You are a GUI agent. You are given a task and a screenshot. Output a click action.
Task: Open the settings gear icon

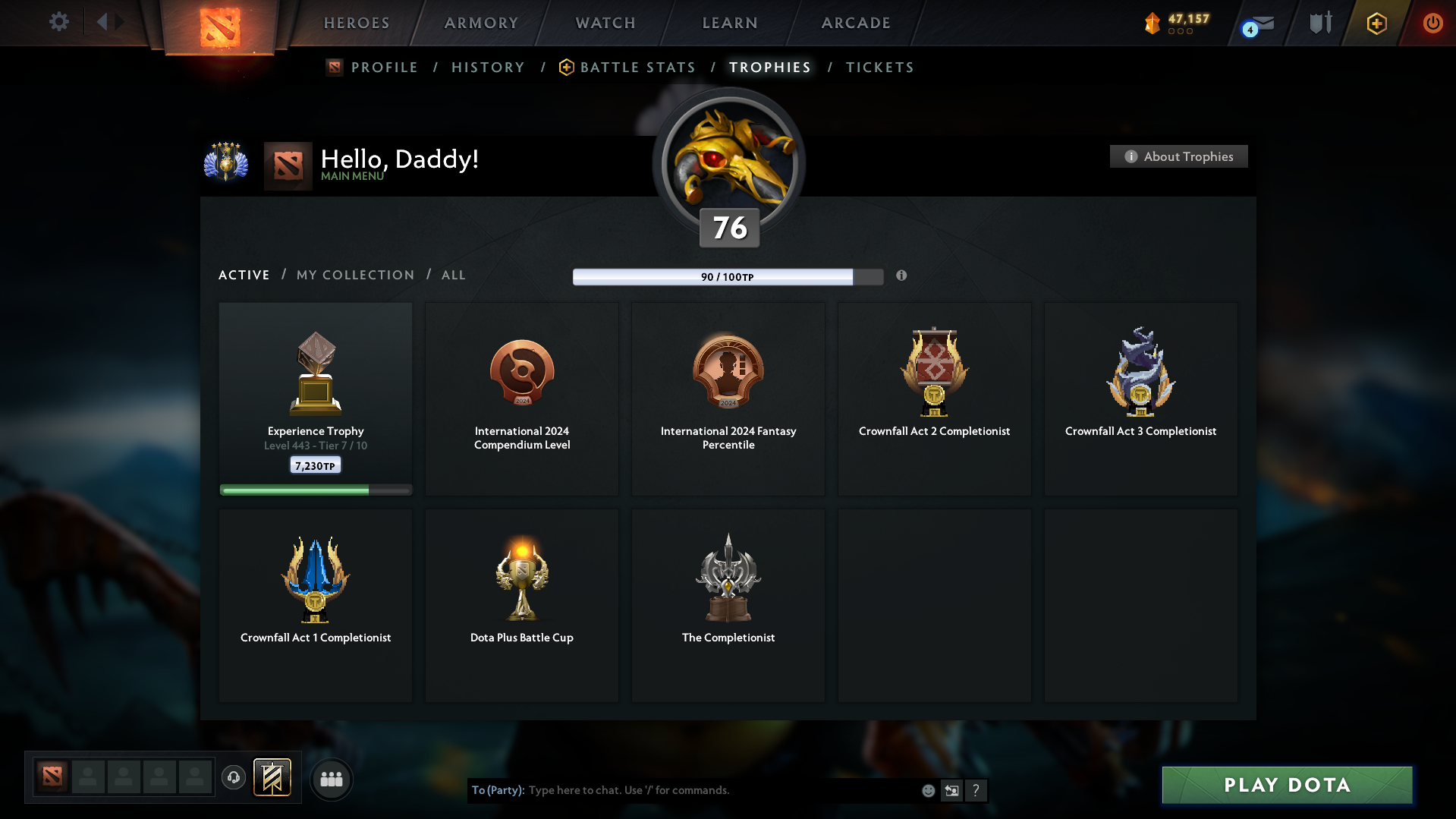(58, 22)
